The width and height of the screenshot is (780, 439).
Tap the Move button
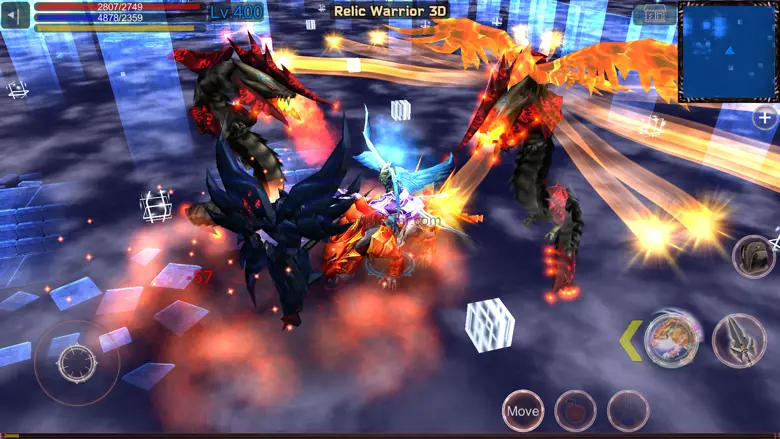pyautogui.click(x=523, y=411)
